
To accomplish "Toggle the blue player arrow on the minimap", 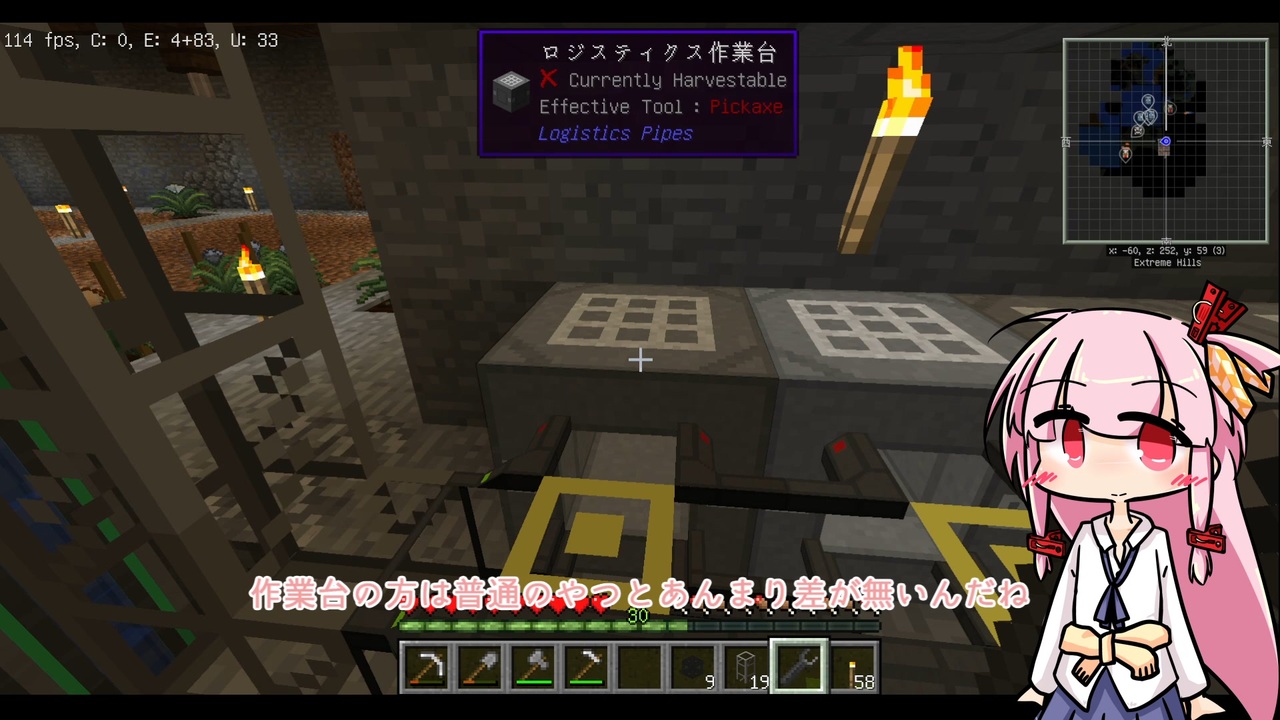I will (x=1165, y=142).
